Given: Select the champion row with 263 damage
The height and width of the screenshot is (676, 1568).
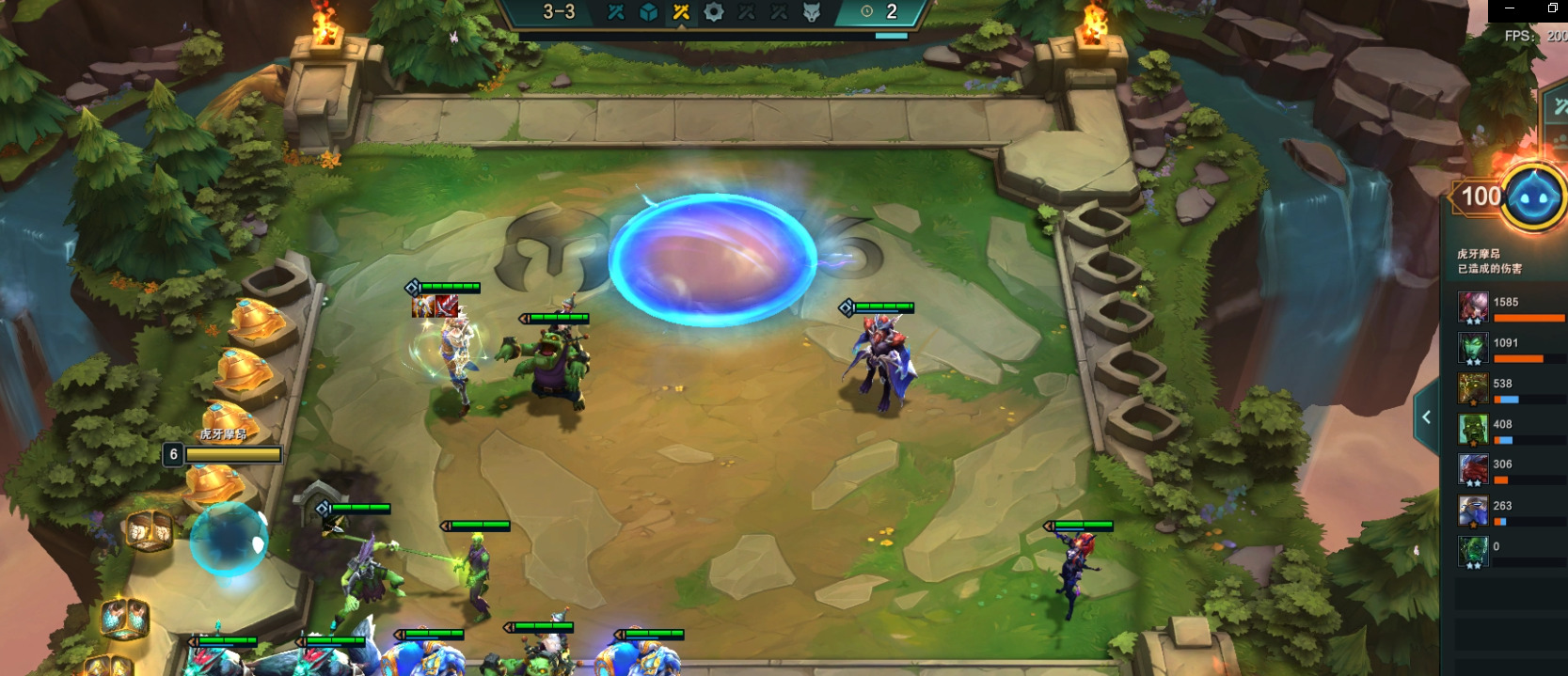Looking at the screenshot, I should [1508, 511].
